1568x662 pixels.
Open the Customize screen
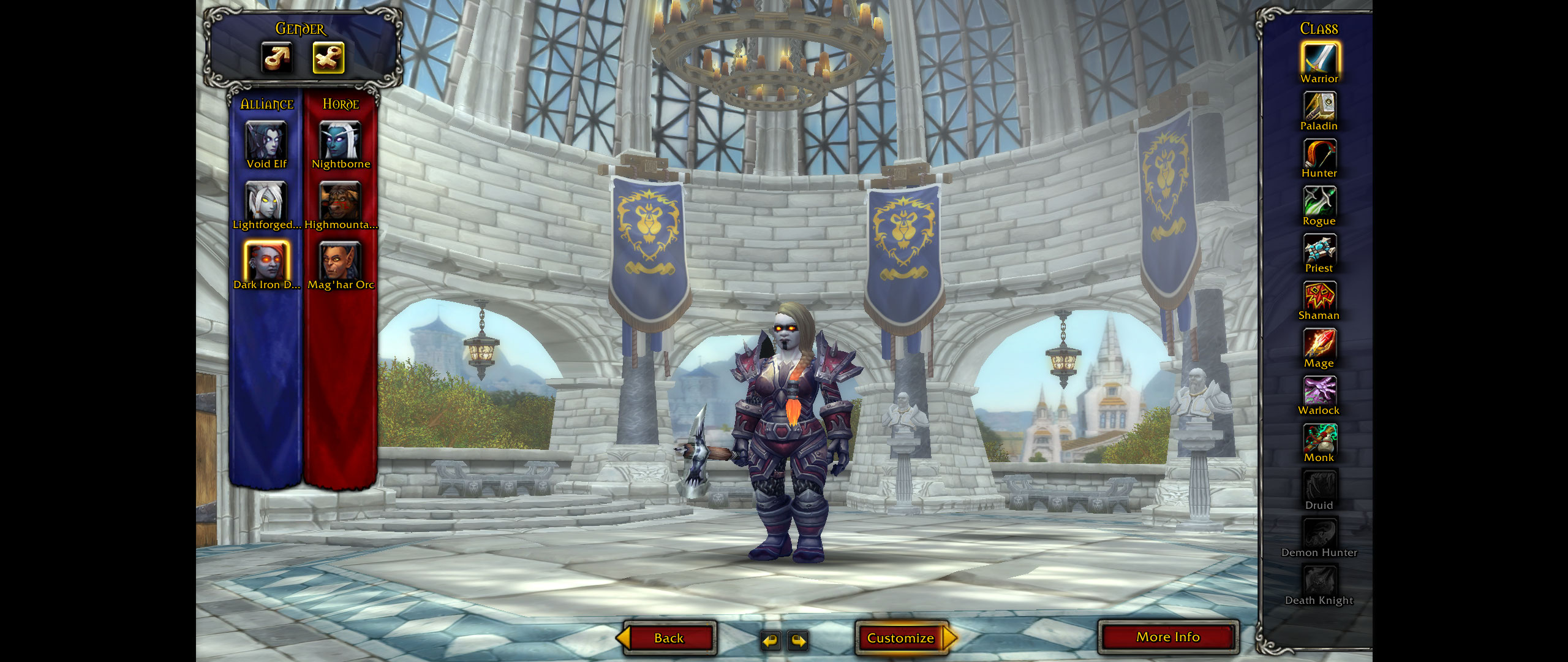pyautogui.click(x=900, y=638)
